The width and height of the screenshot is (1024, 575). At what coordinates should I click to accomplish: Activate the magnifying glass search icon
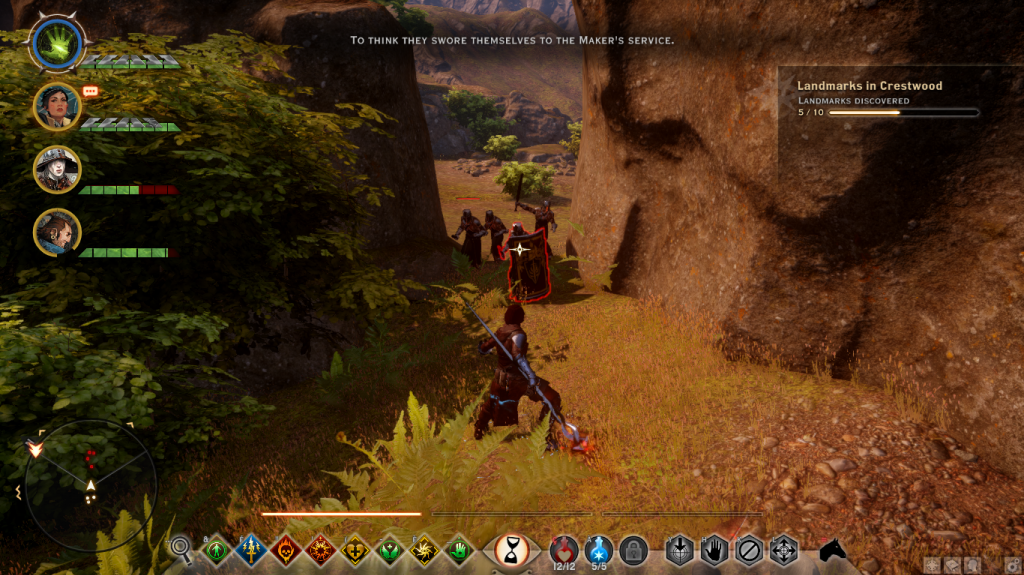tap(181, 547)
